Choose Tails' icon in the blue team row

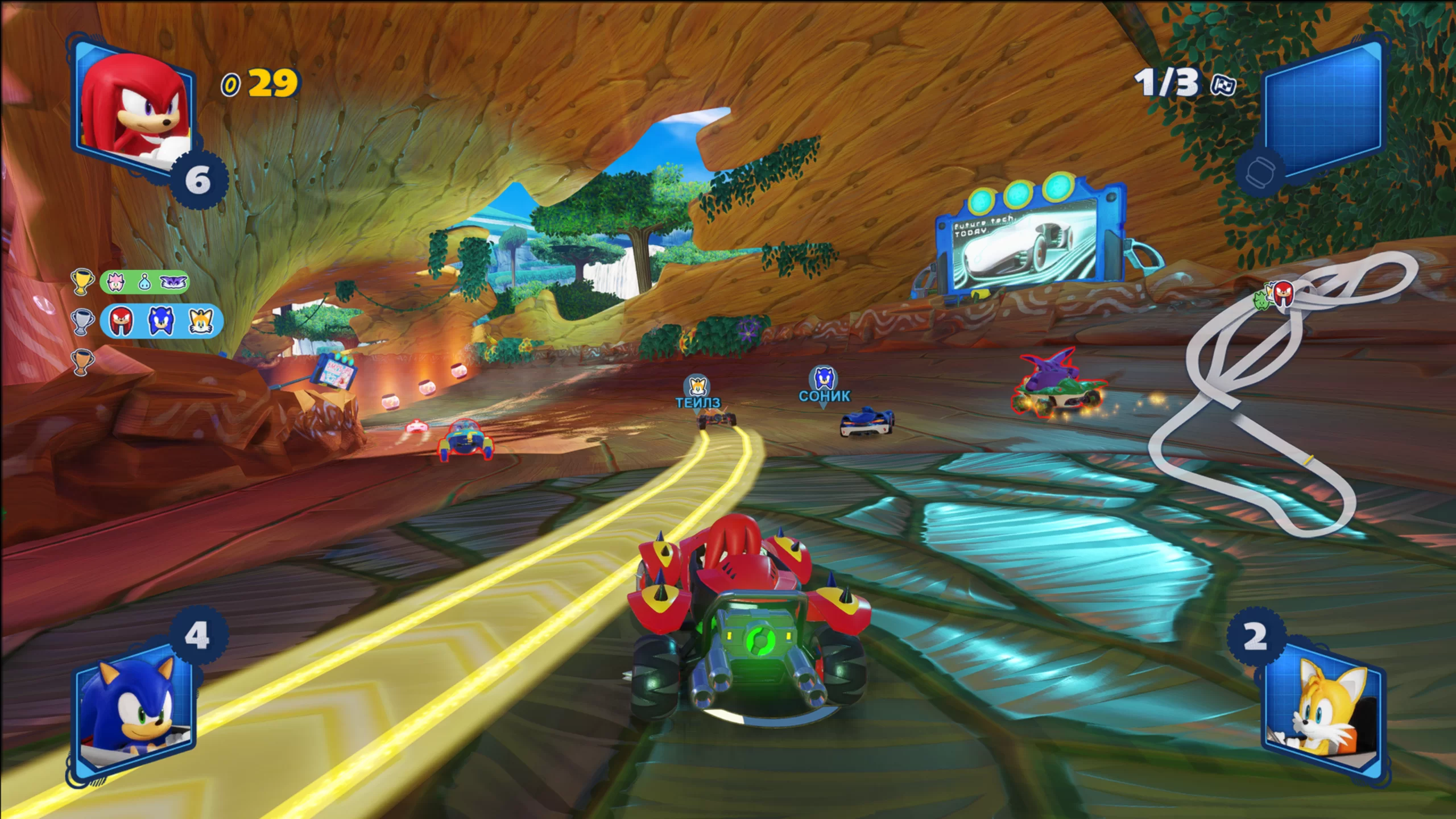point(199,321)
